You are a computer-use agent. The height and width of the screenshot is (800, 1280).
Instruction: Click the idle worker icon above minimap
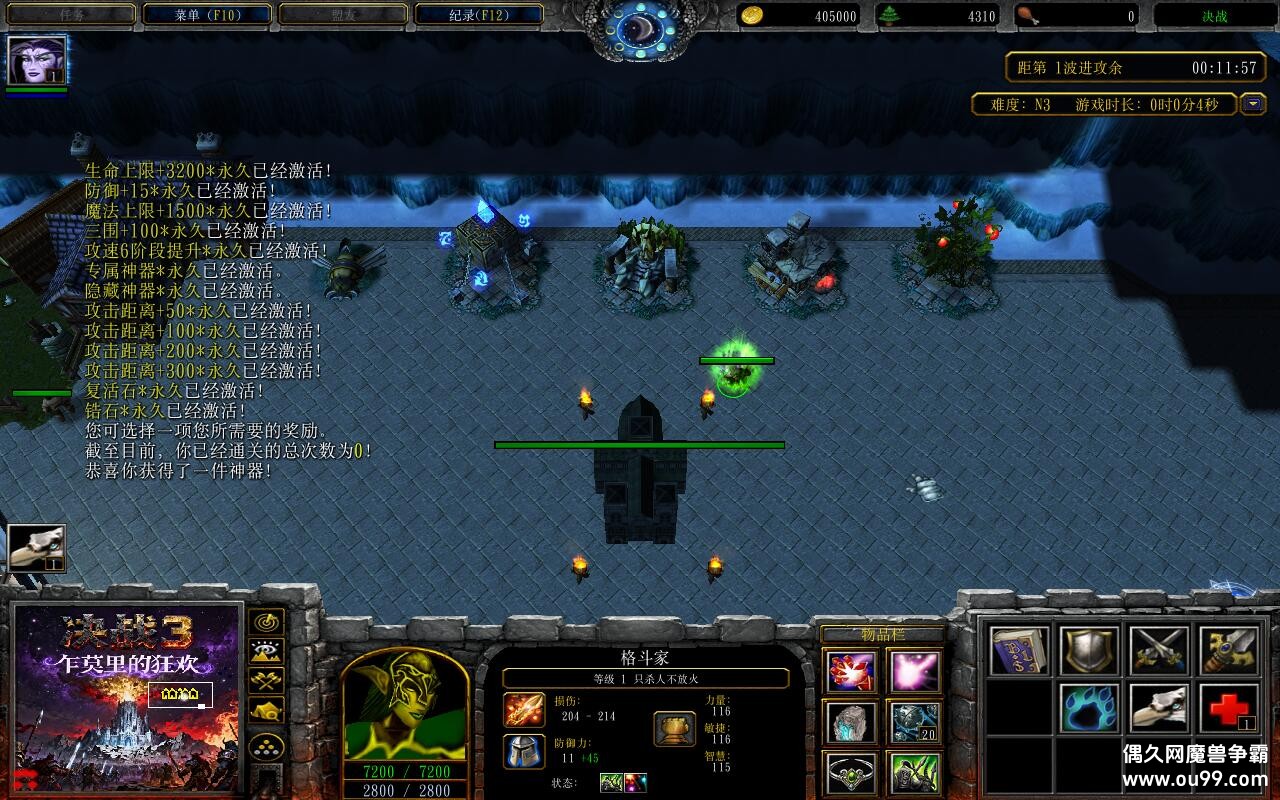(37, 548)
